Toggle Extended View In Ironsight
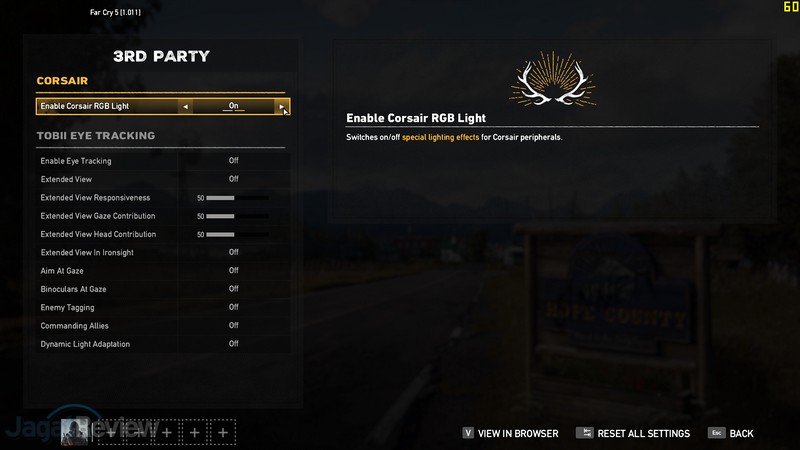 pos(233,253)
